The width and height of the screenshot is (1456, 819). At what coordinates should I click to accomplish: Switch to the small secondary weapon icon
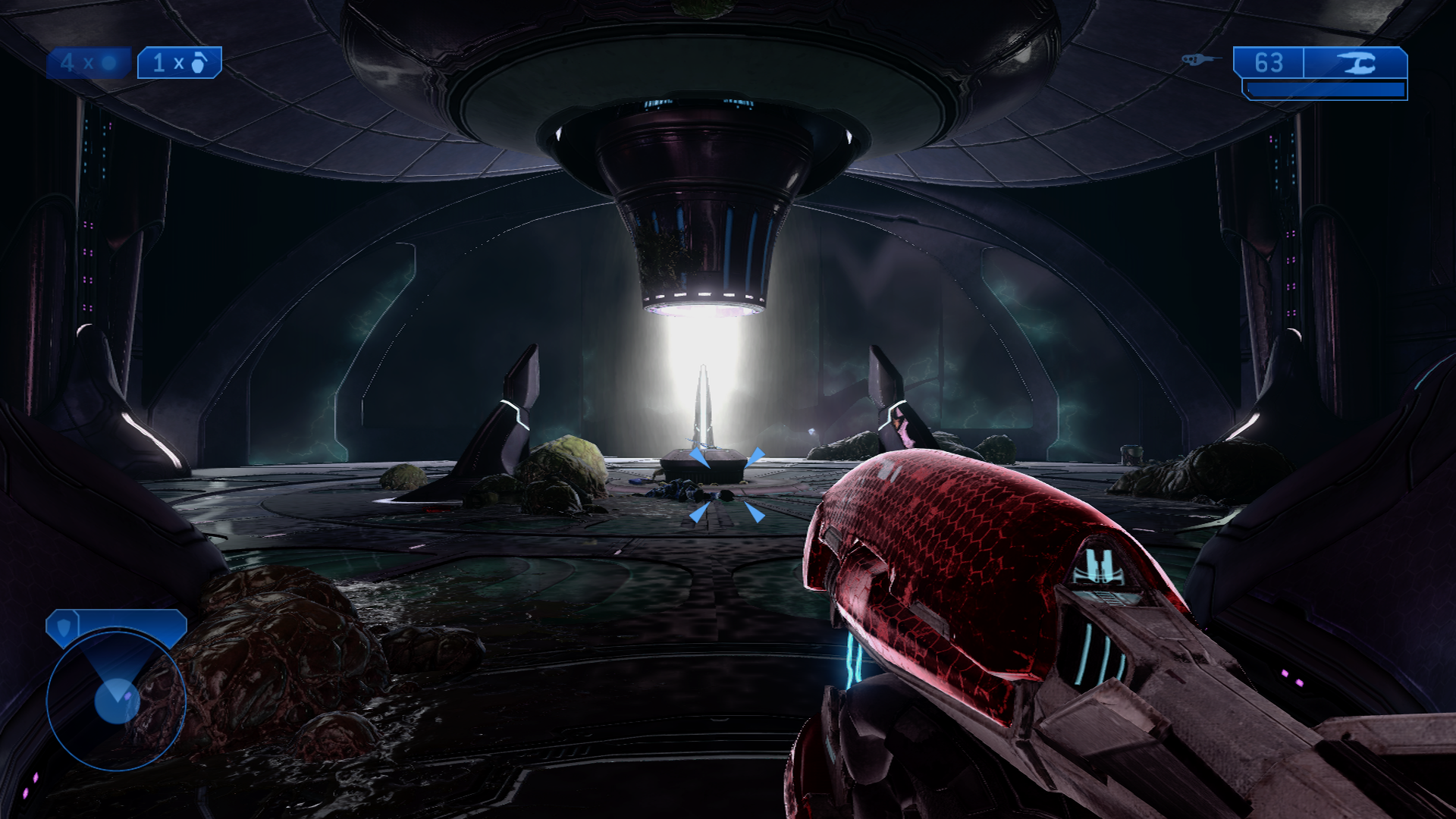coord(1201,59)
